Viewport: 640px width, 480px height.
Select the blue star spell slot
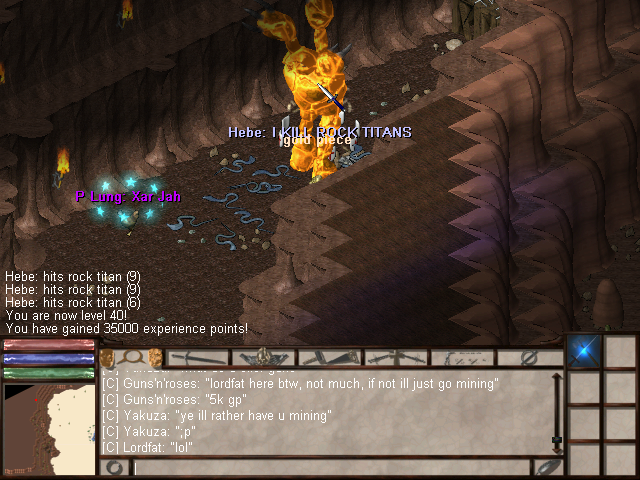click(583, 352)
